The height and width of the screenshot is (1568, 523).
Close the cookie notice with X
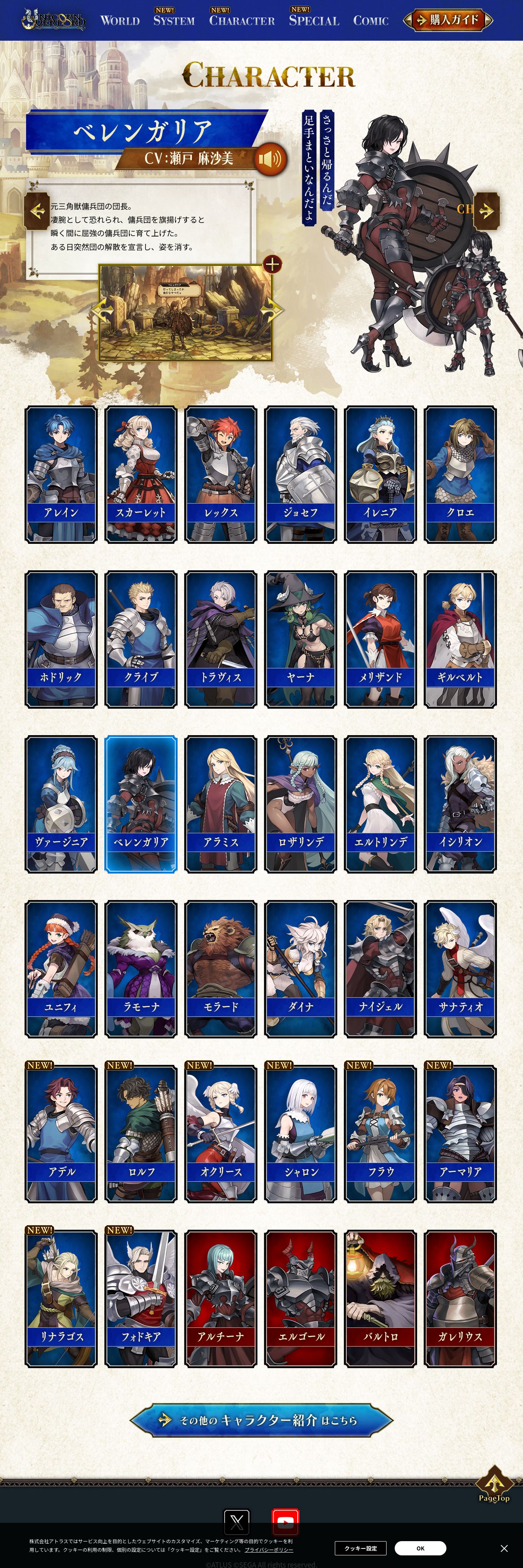click(504, 1548)
